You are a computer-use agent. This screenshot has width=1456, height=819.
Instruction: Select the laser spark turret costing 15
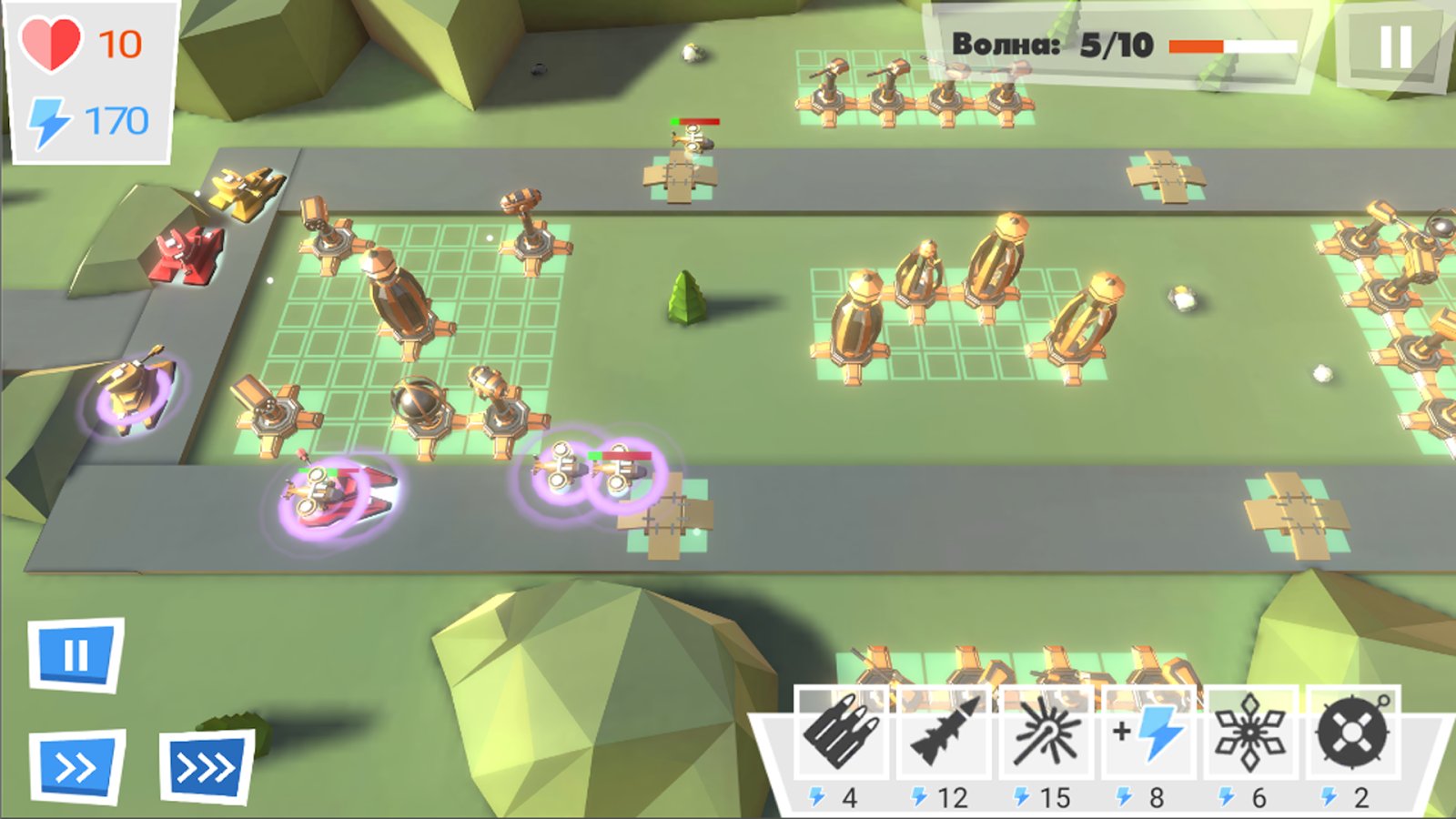point(1047,733)
